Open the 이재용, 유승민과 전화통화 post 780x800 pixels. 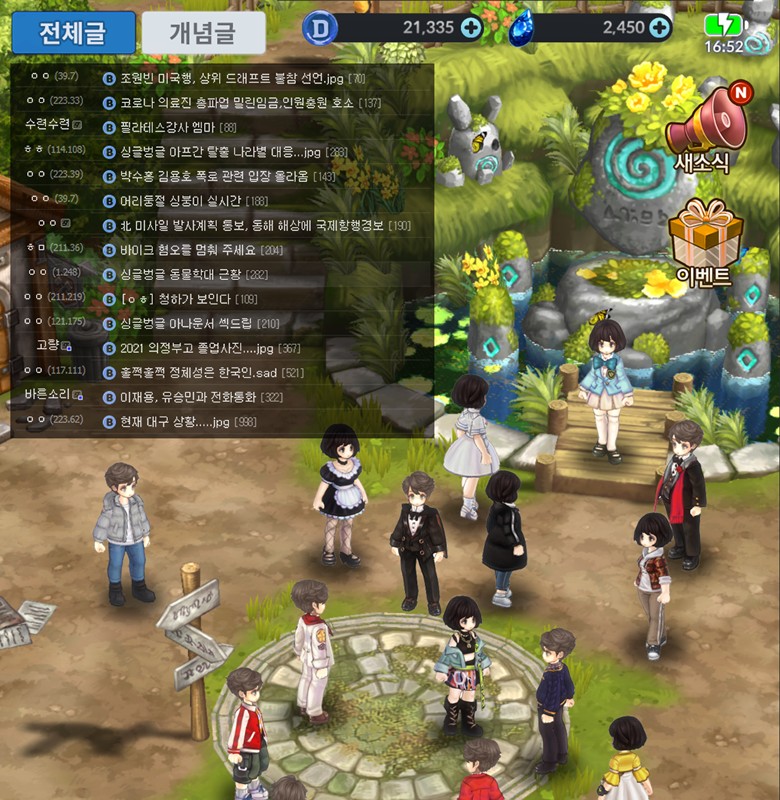pos(201,397)
